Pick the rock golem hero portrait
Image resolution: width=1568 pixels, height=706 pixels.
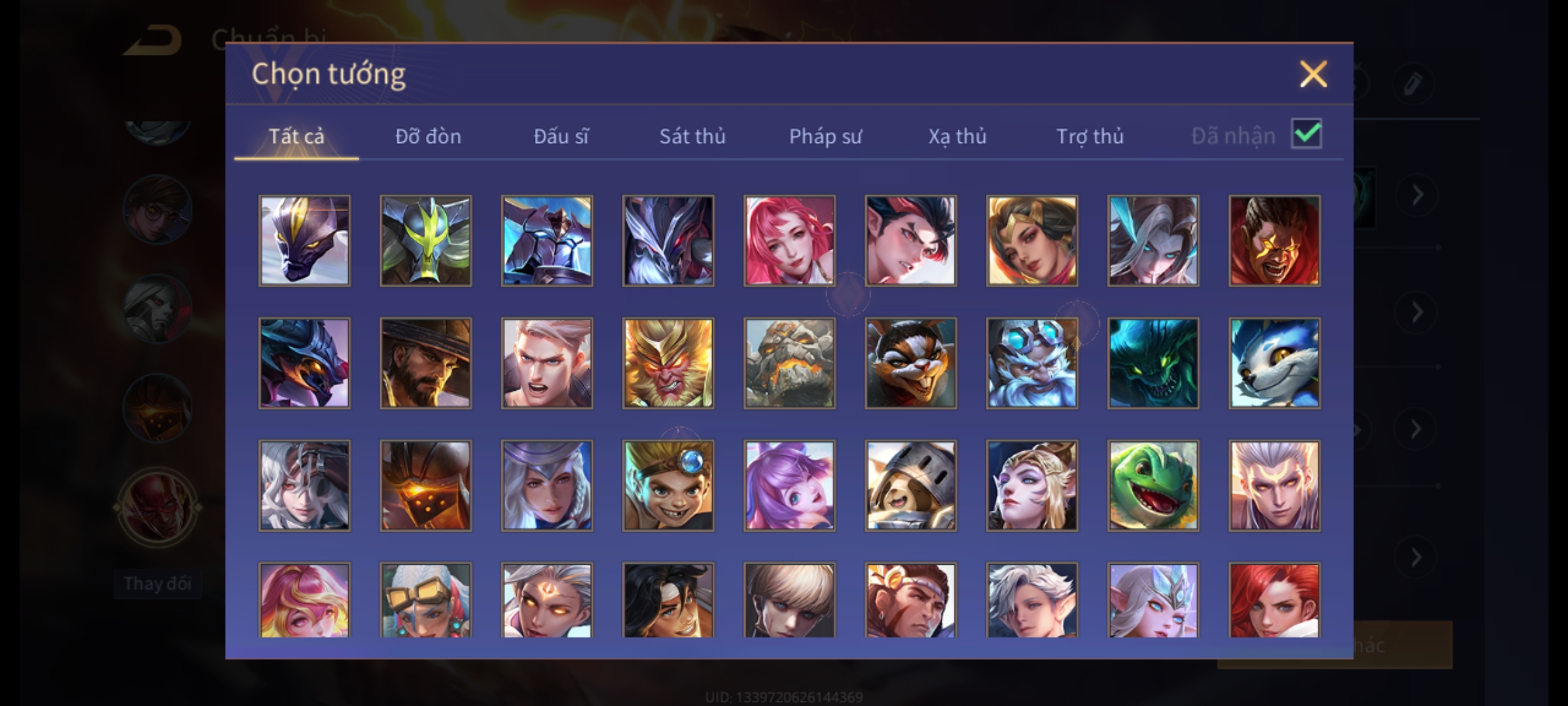click(x=789, y=363)
